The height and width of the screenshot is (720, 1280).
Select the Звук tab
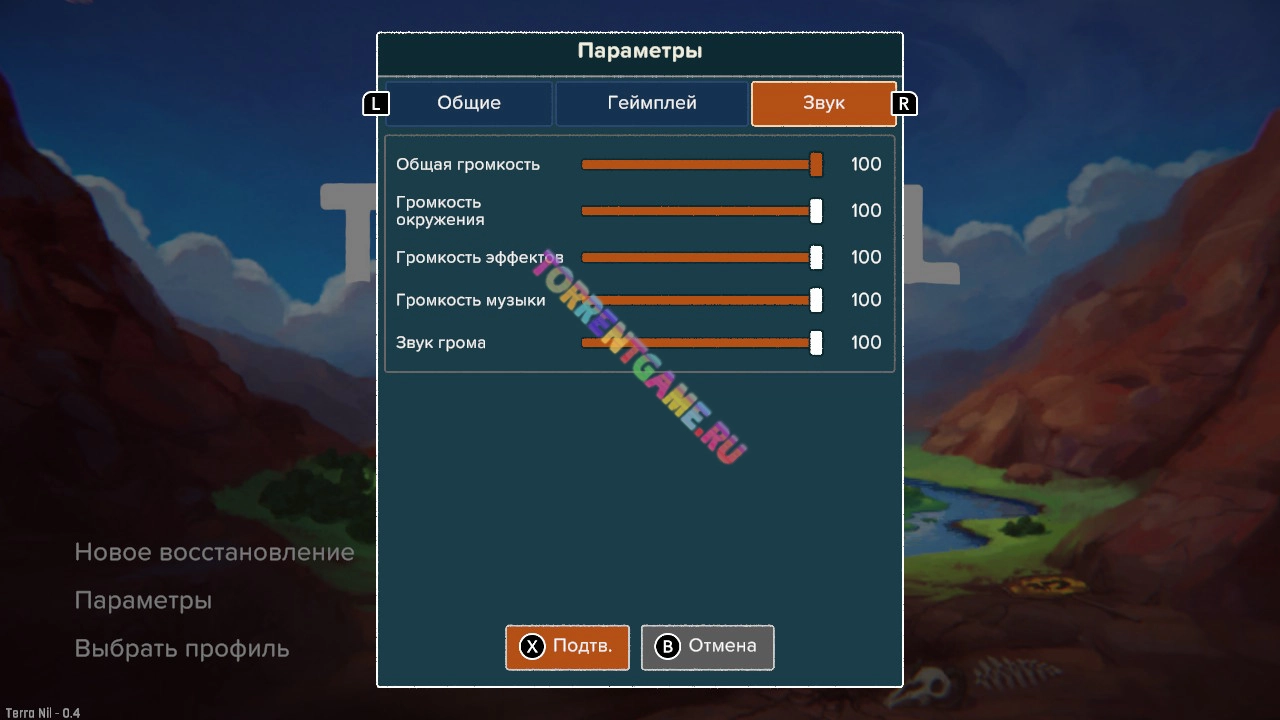pos(823,103)
